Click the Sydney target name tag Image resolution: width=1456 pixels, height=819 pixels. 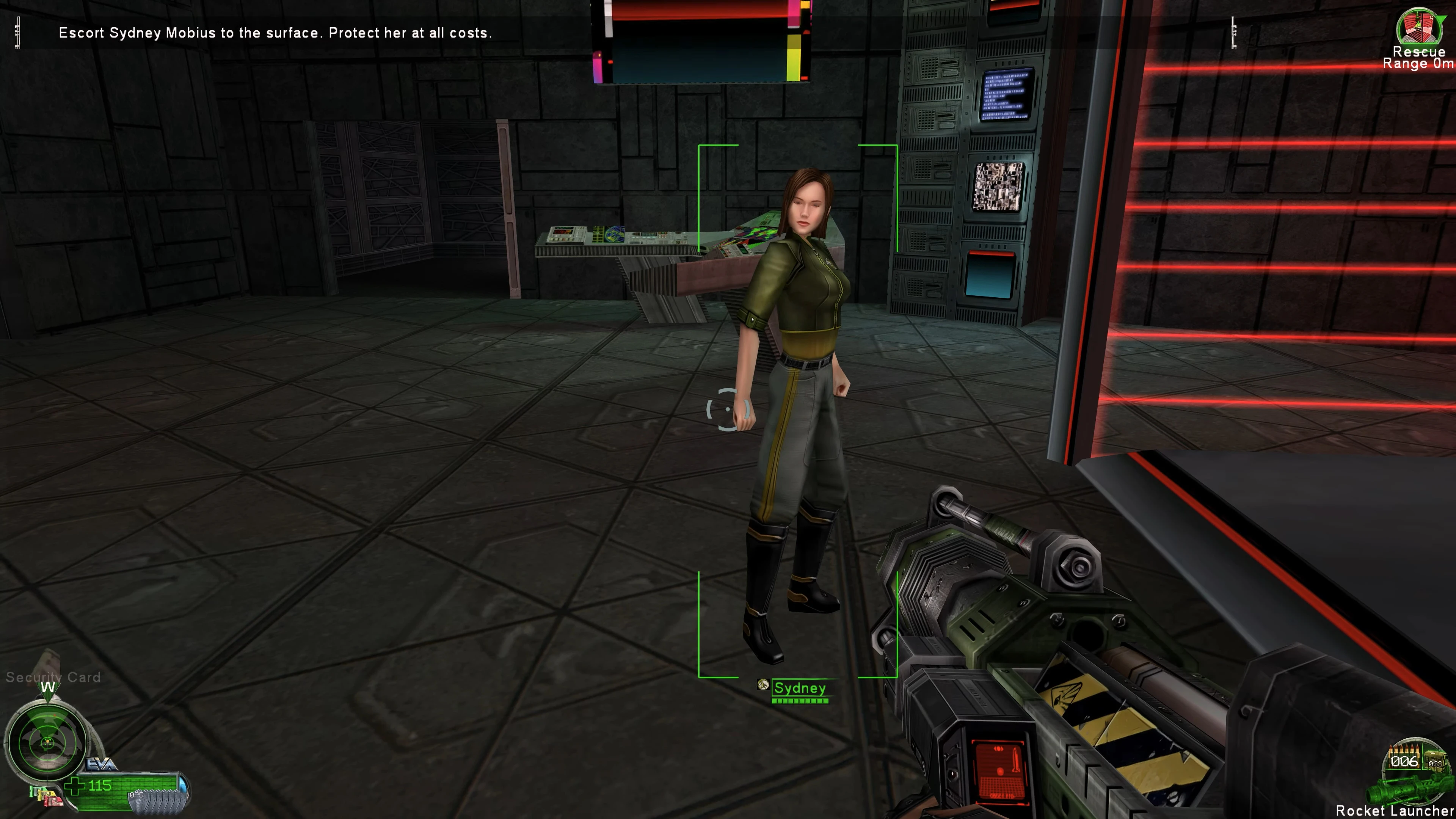tap(799, 688)
